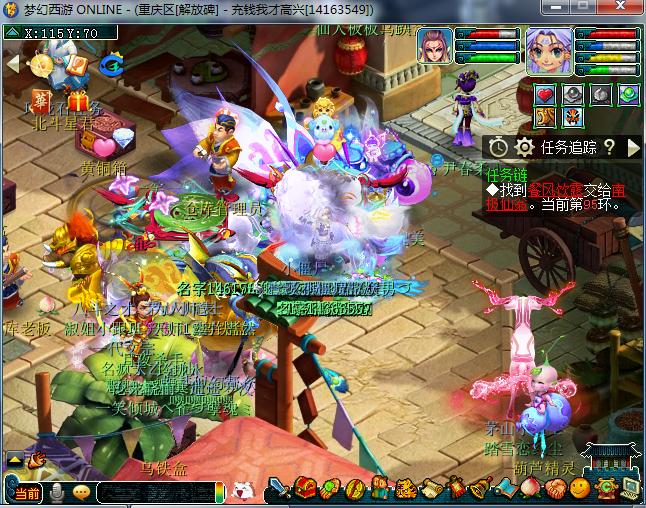Click the green orb buff icon

(x=628, y=95)
